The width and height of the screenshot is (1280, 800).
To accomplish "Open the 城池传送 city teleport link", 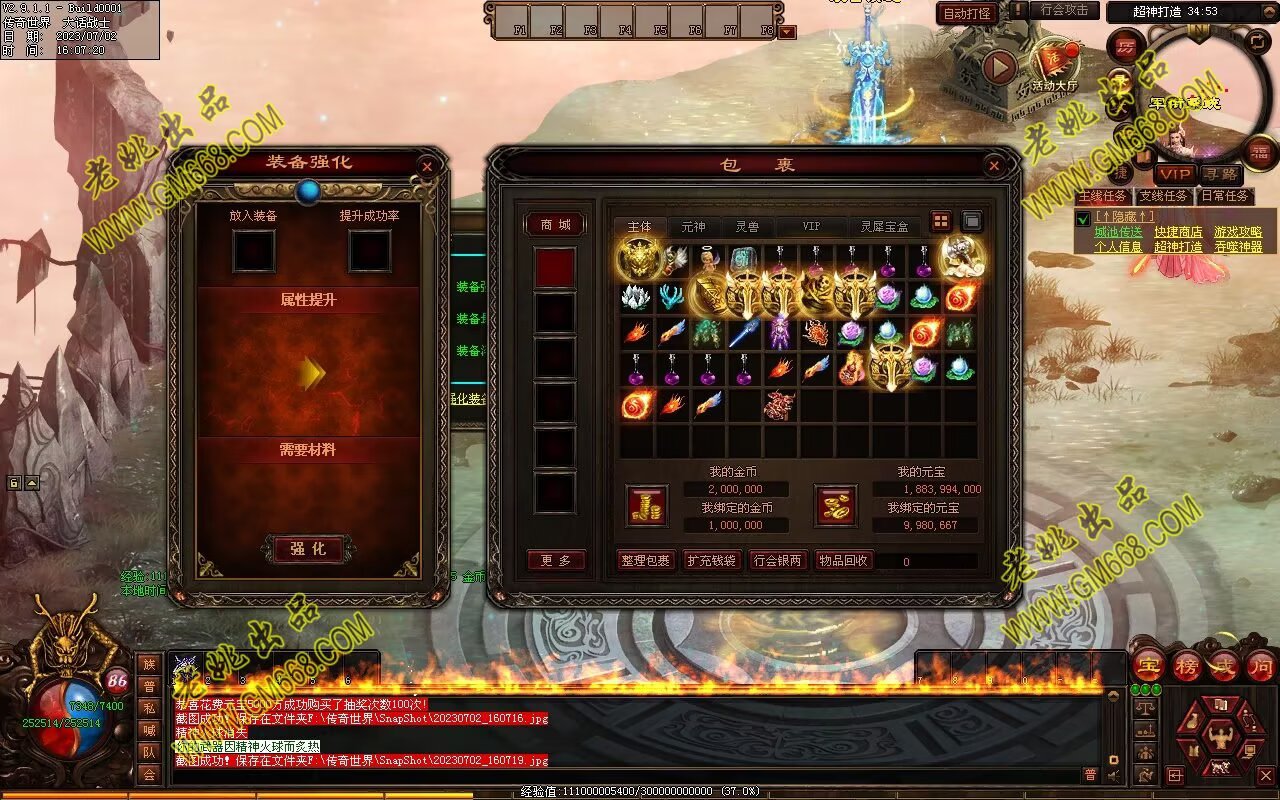I will 1118,232.
